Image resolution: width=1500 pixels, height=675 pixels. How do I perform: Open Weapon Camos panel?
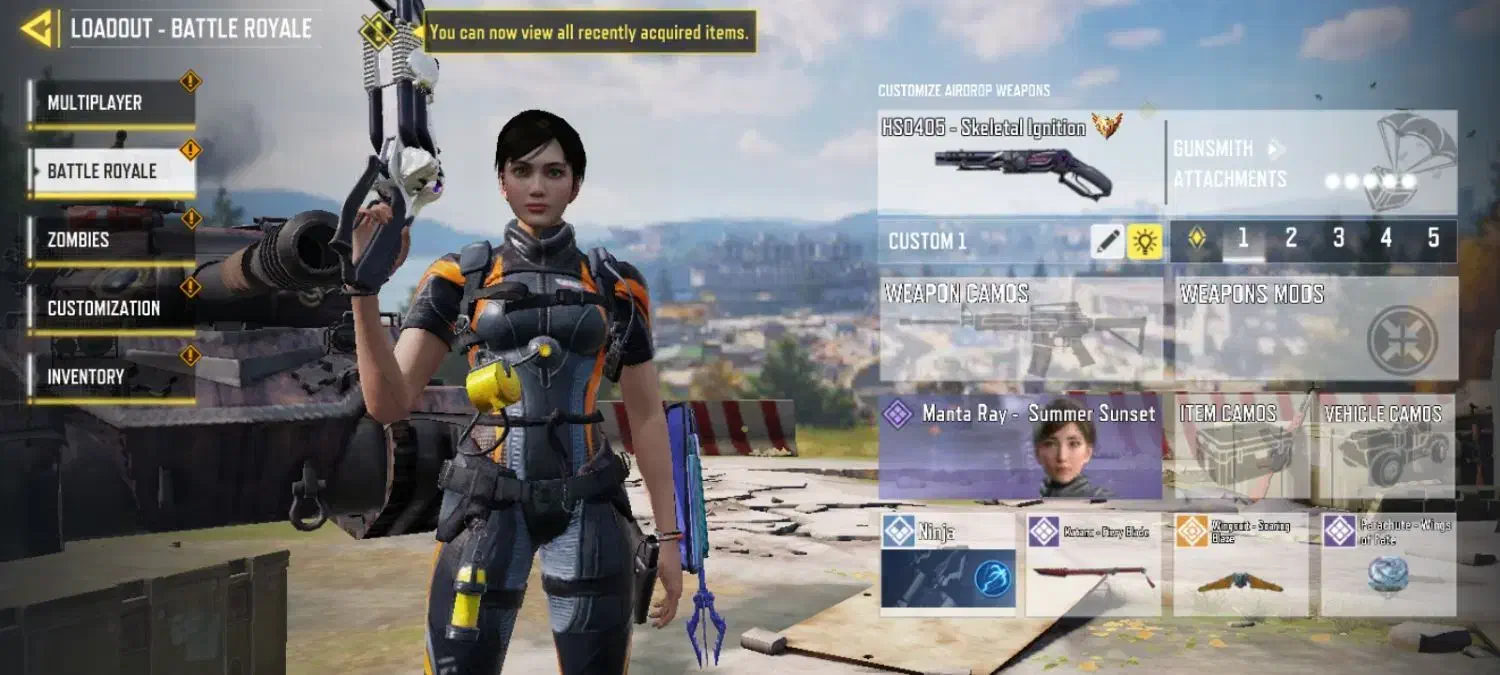pyautogui.click(x=1020, y=329)
